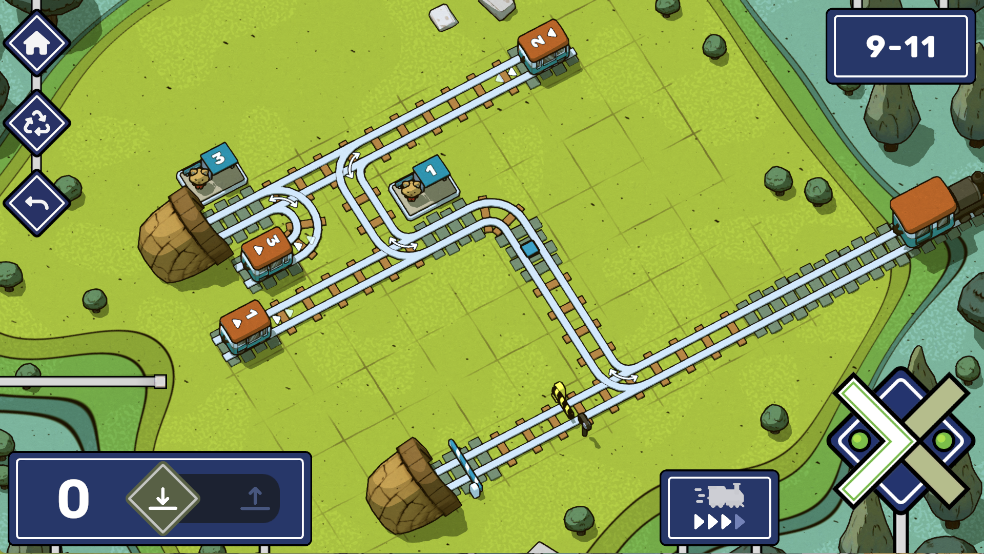
Task: Go to the home menu
Action: click(x=37, y=43)
